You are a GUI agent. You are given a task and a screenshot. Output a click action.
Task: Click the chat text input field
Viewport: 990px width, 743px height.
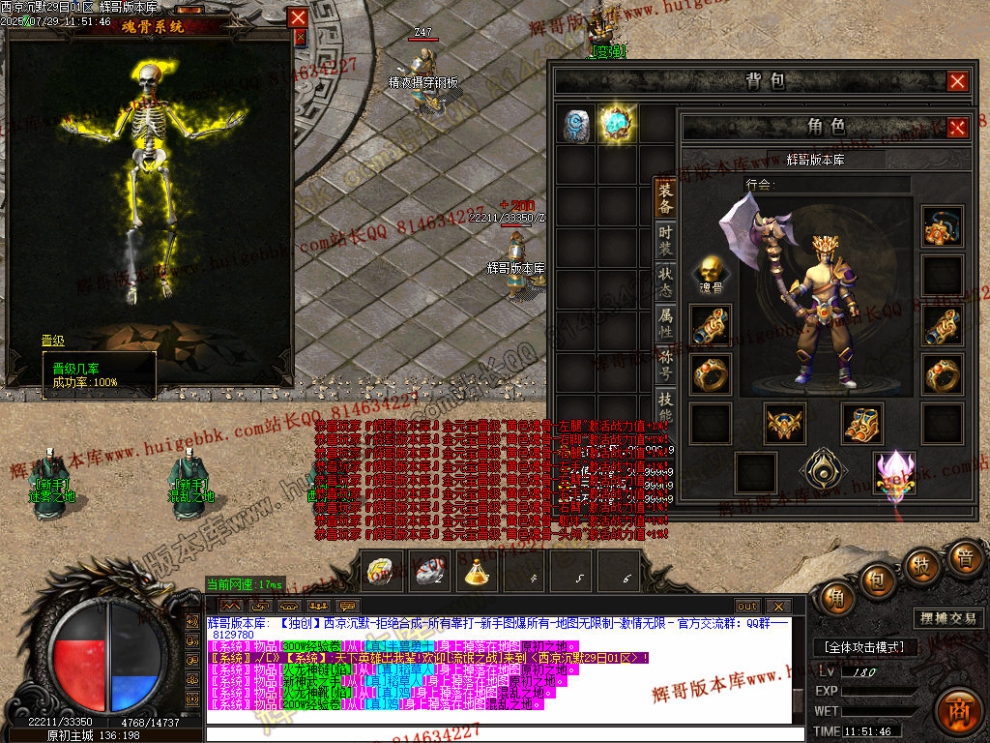(500, 734)
